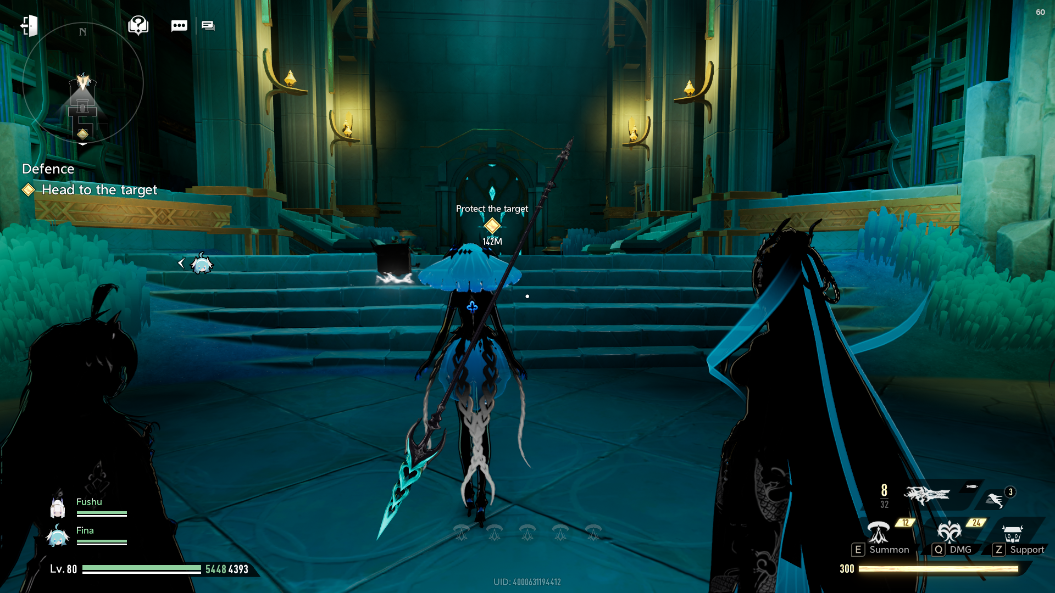
Task: Open the message log panel icon
Action: point(208,25)
